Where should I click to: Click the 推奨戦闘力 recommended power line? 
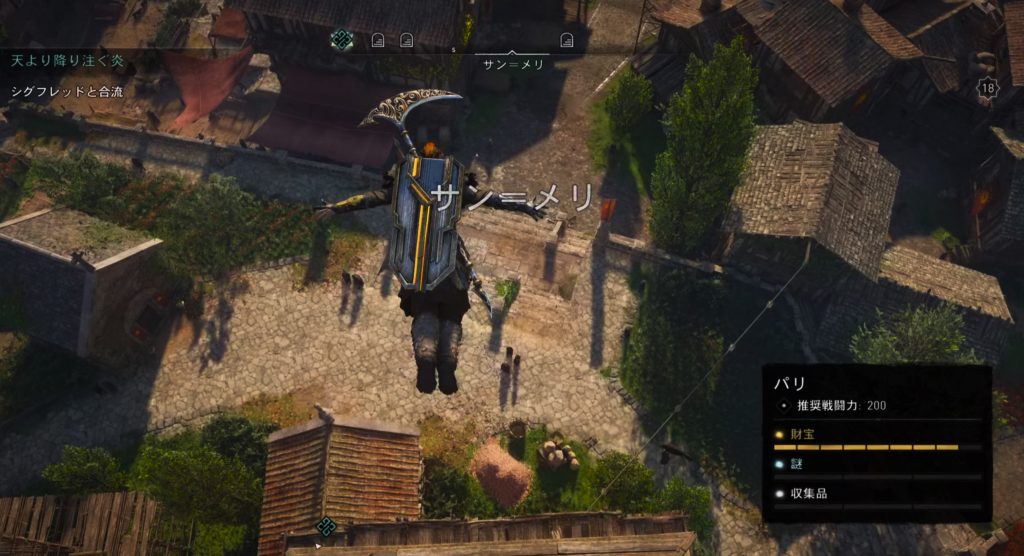click(840, 406)
